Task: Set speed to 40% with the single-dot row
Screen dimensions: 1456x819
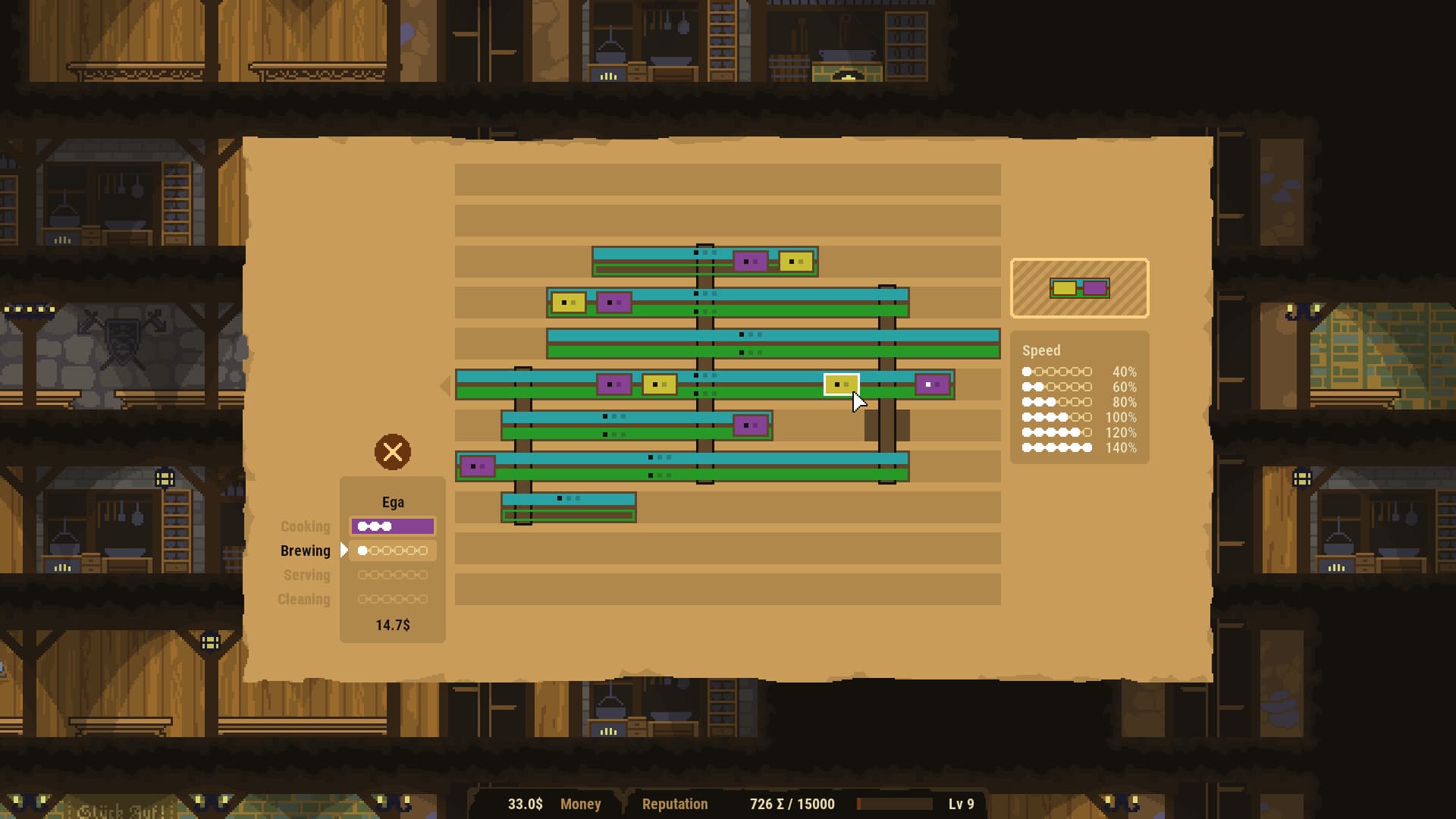Action: (x=1056, y=372)
